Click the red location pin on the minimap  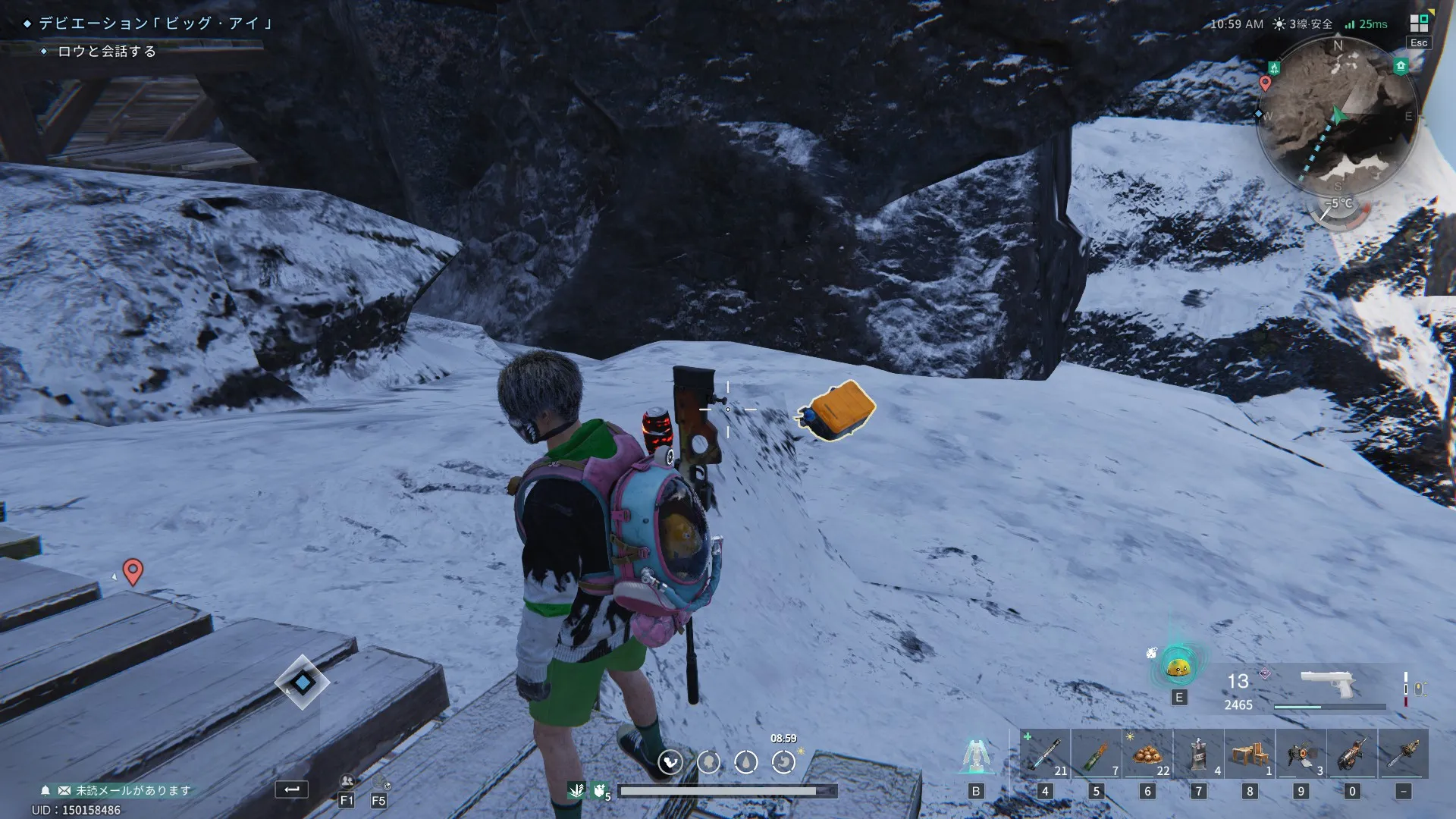(x=1265, y=83)
